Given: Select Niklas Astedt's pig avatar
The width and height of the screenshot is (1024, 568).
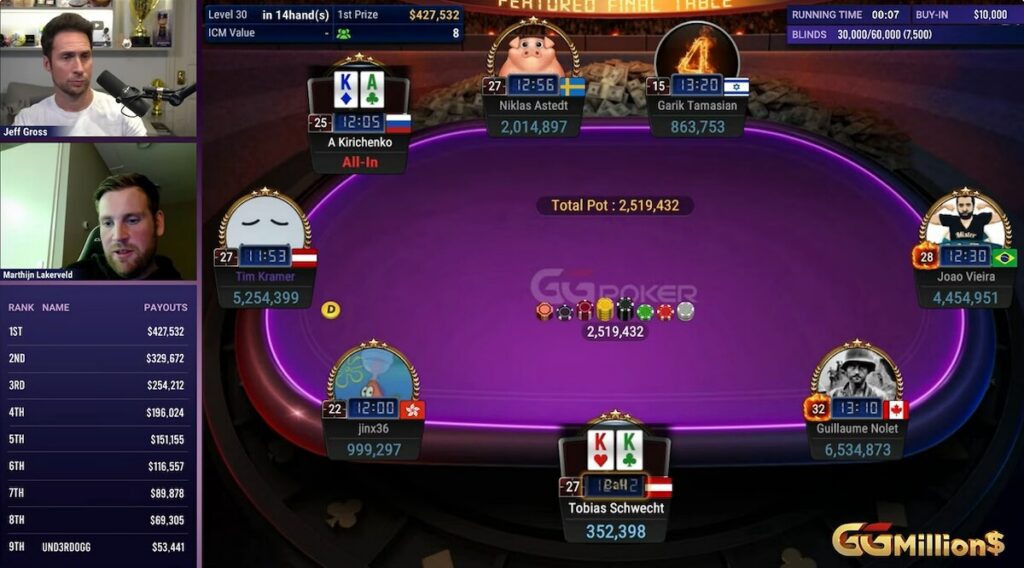Looking at the screenshot, I should coord(533,50).
